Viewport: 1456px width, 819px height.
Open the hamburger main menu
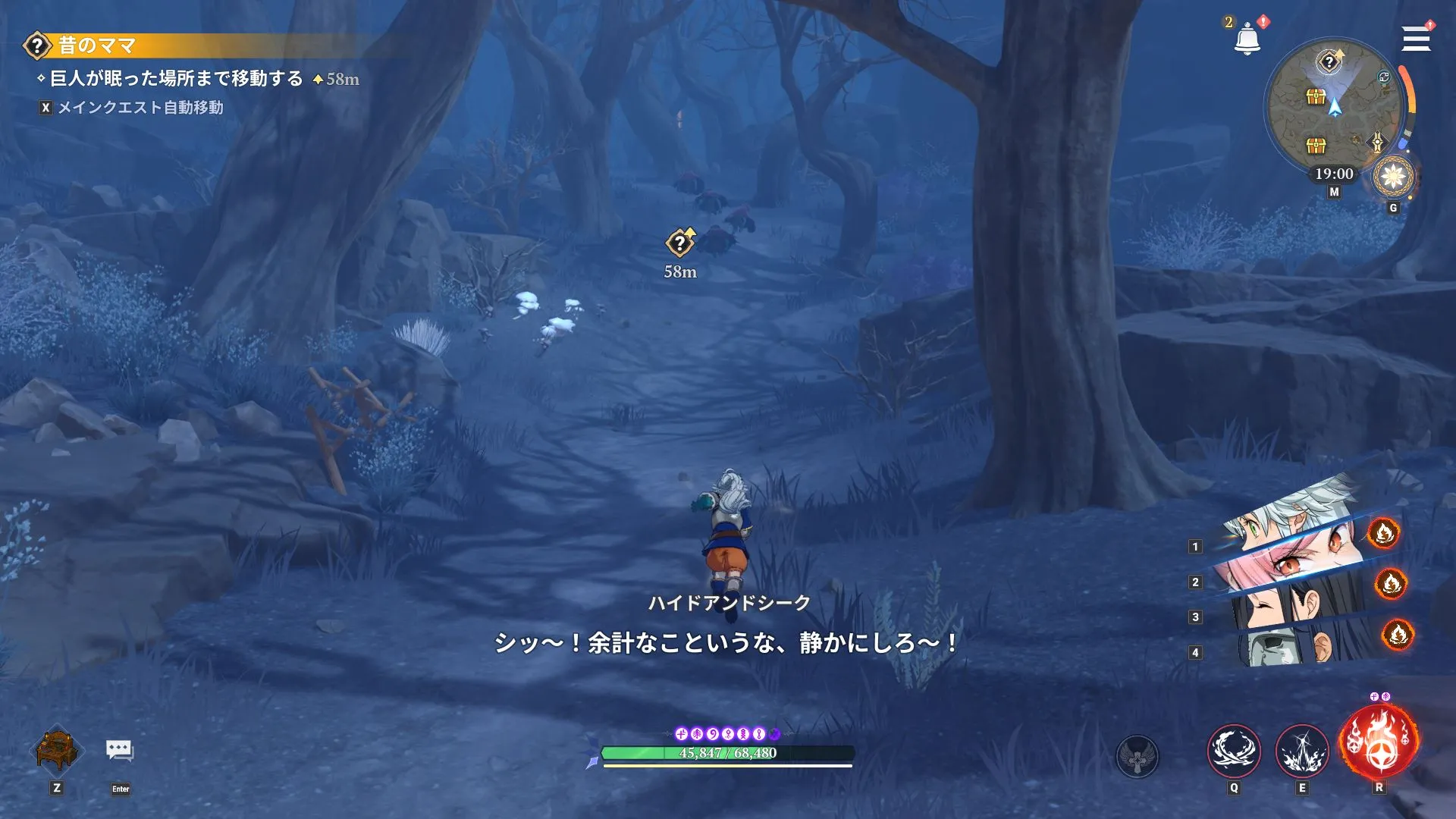[x=1415, y=39]
